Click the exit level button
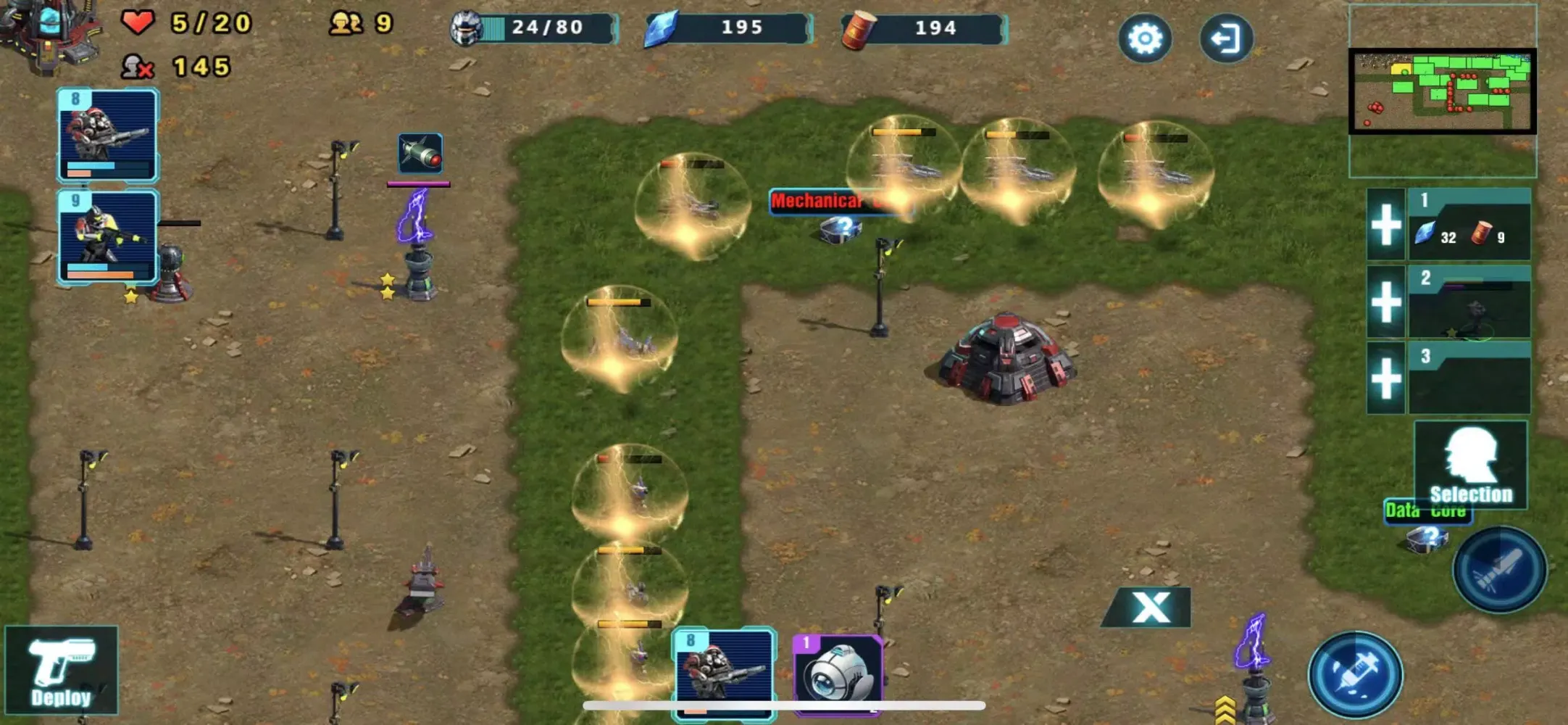 click(1226, 38)
